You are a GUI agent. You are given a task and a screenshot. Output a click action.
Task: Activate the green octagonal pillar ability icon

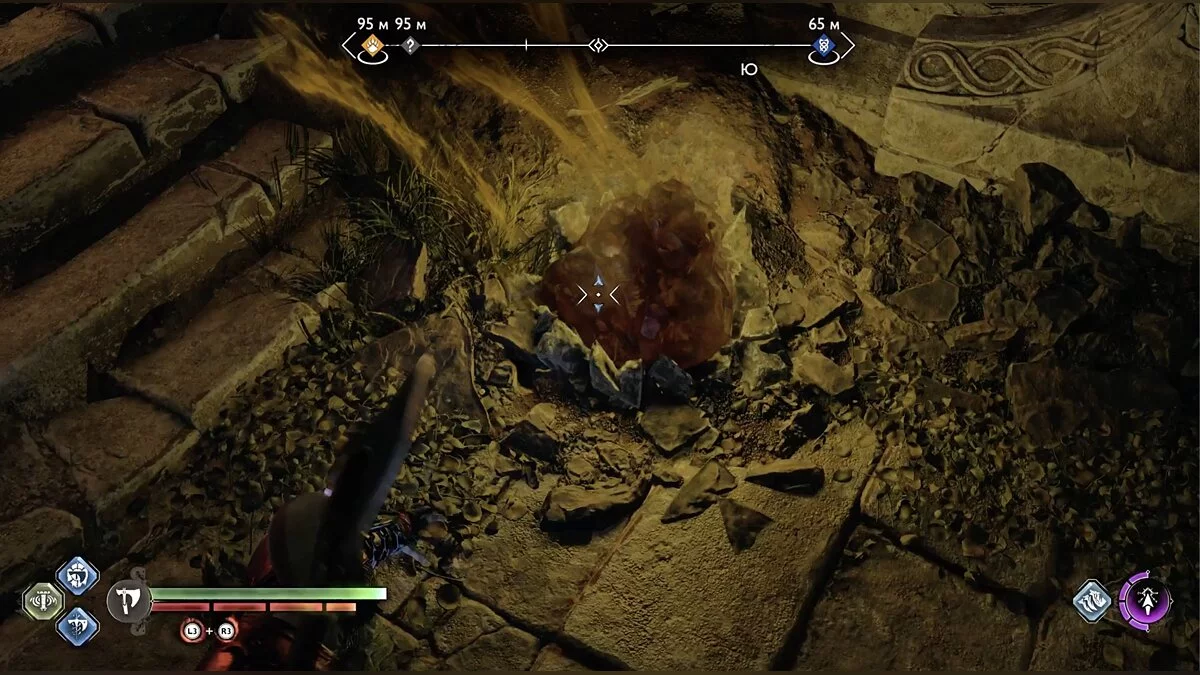(x=43, y=601)
